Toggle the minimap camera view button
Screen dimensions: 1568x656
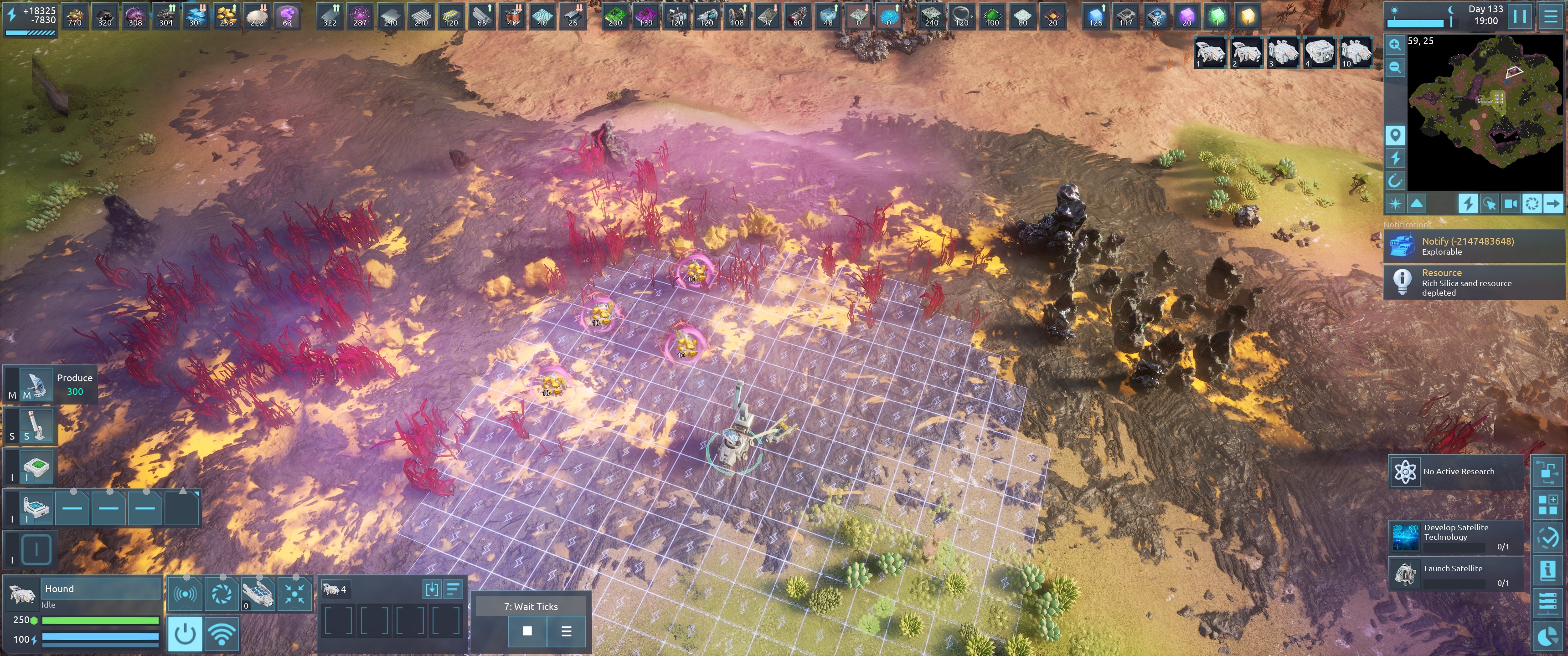click(x=1510, y=204)
